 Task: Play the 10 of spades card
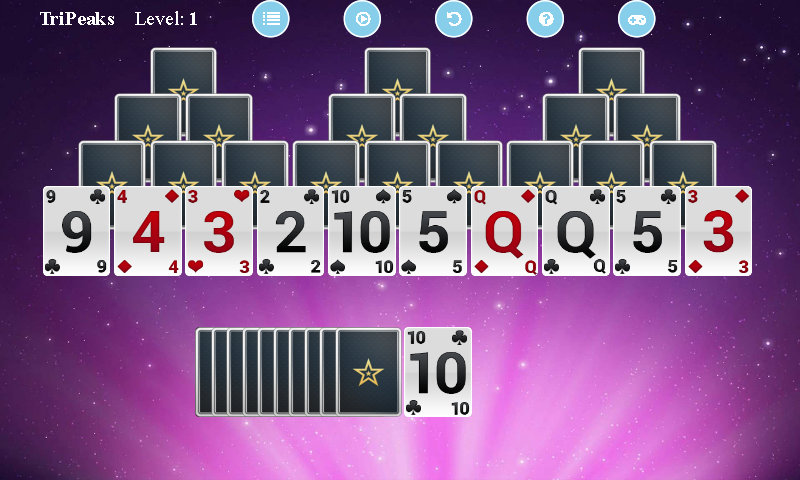click(362, 232)
